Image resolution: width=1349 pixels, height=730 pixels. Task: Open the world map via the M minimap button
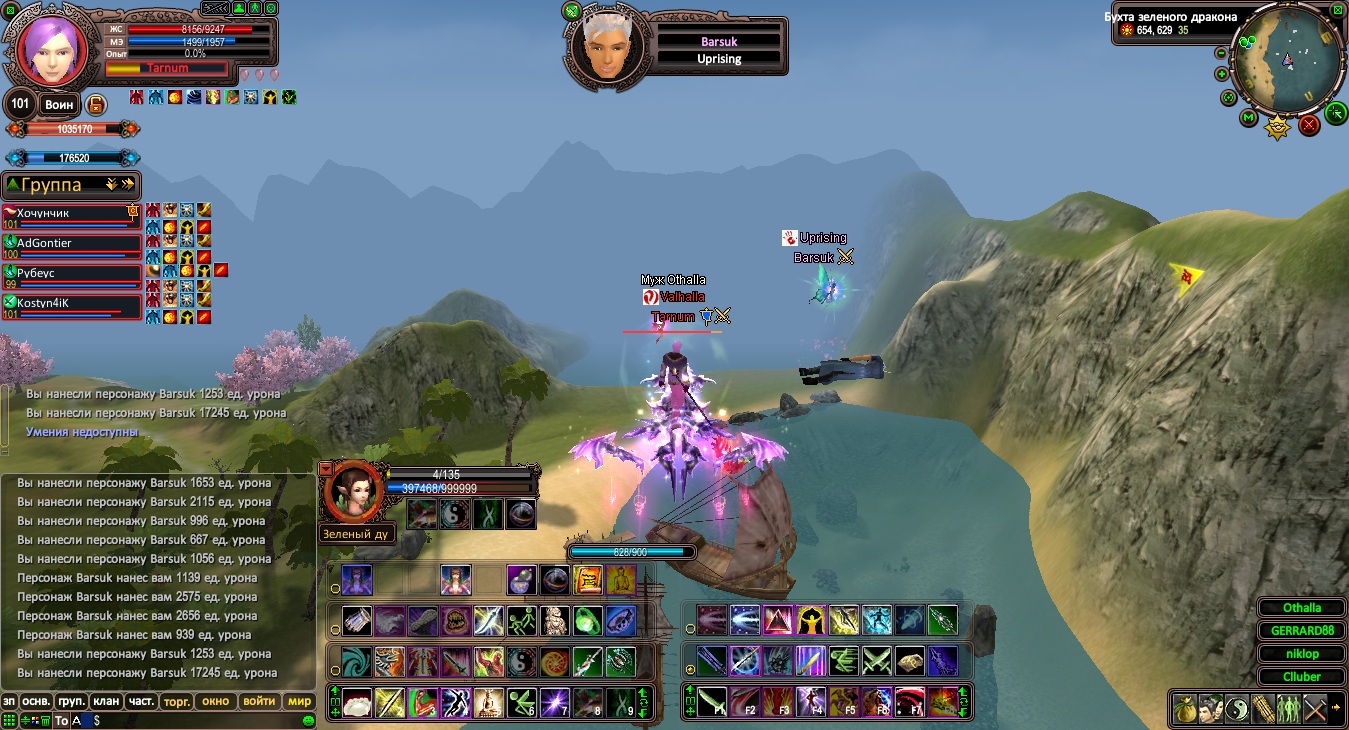click(x=1247, y=117)
